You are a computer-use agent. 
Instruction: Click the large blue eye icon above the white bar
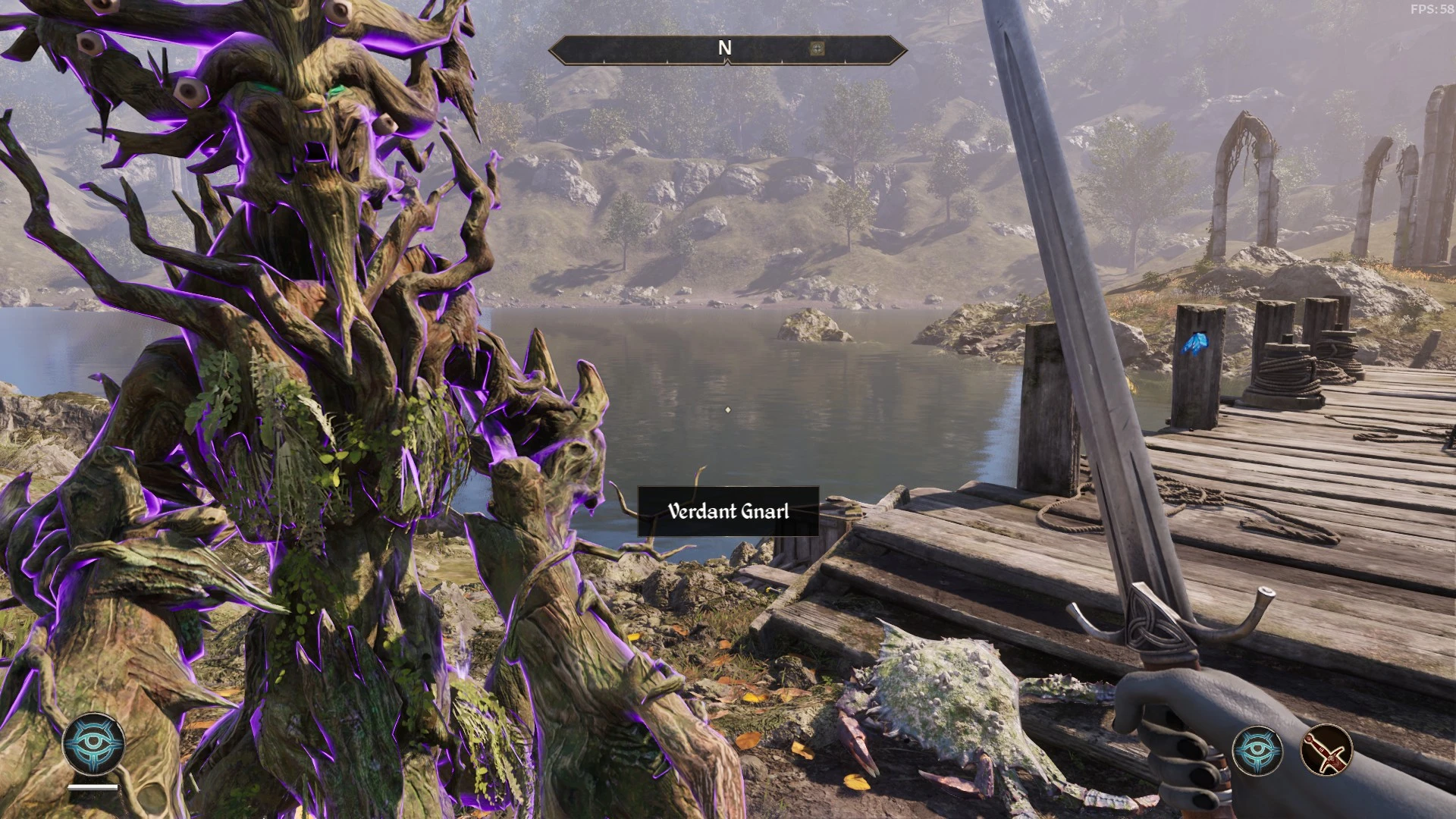coord(93,744)
